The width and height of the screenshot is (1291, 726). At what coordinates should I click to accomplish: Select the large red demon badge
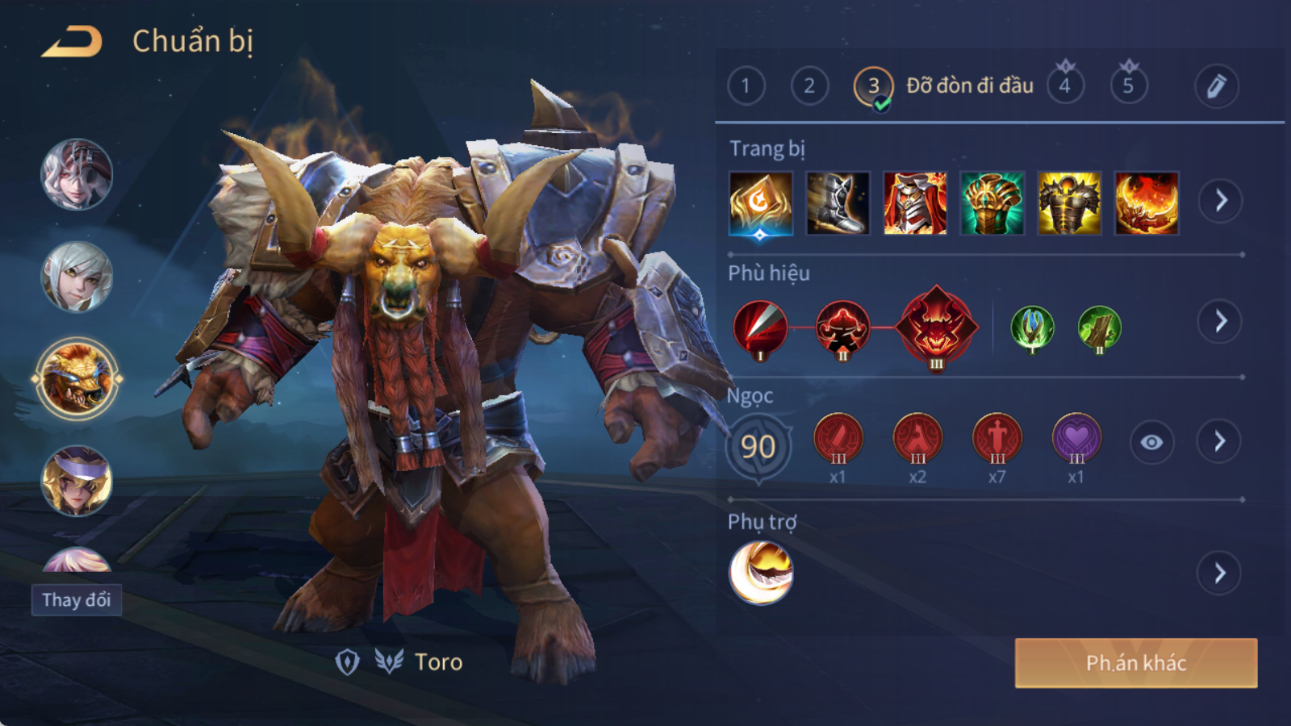coord(936,326)
